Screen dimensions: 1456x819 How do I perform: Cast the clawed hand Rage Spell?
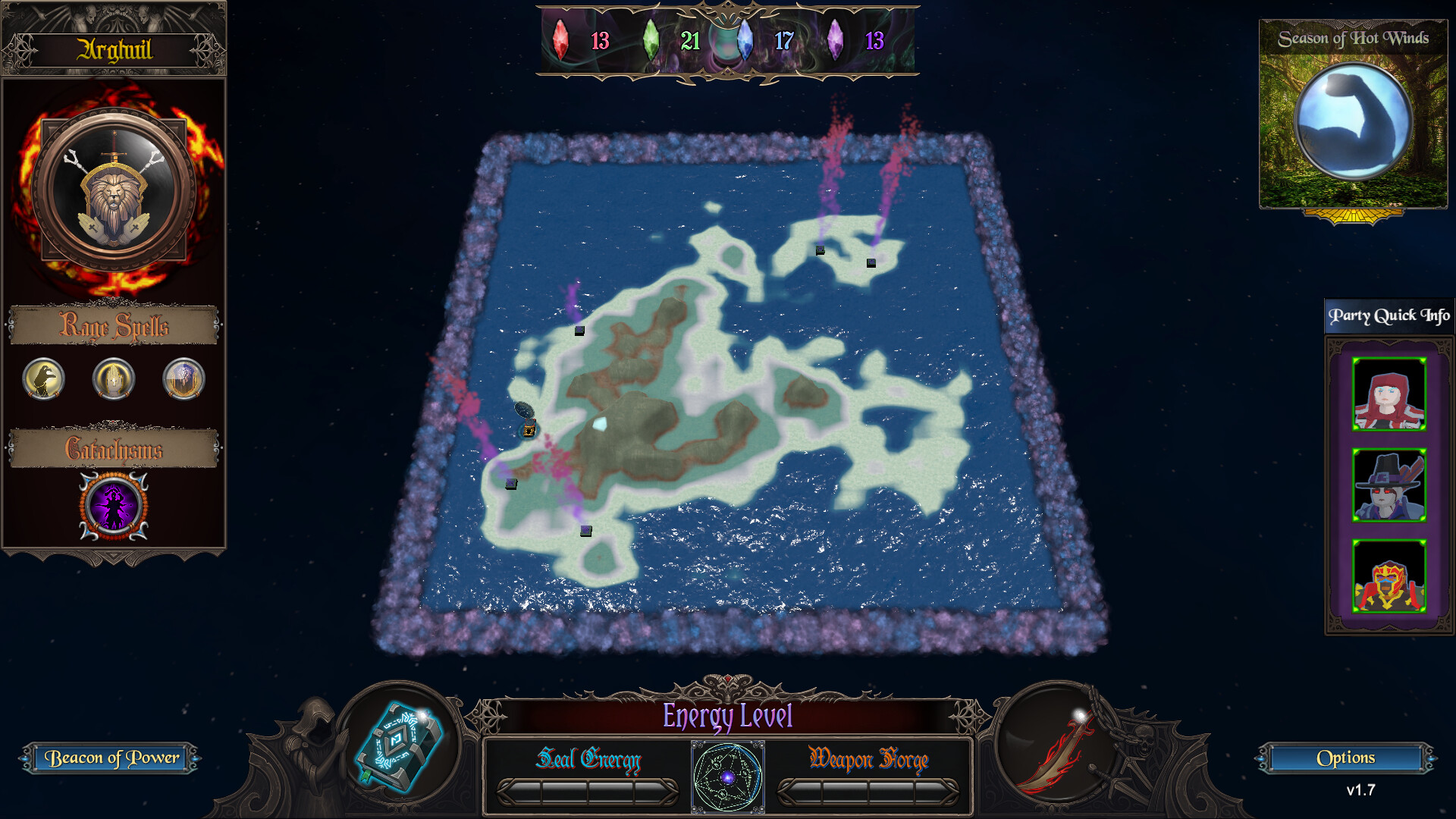tap(43, 380)
